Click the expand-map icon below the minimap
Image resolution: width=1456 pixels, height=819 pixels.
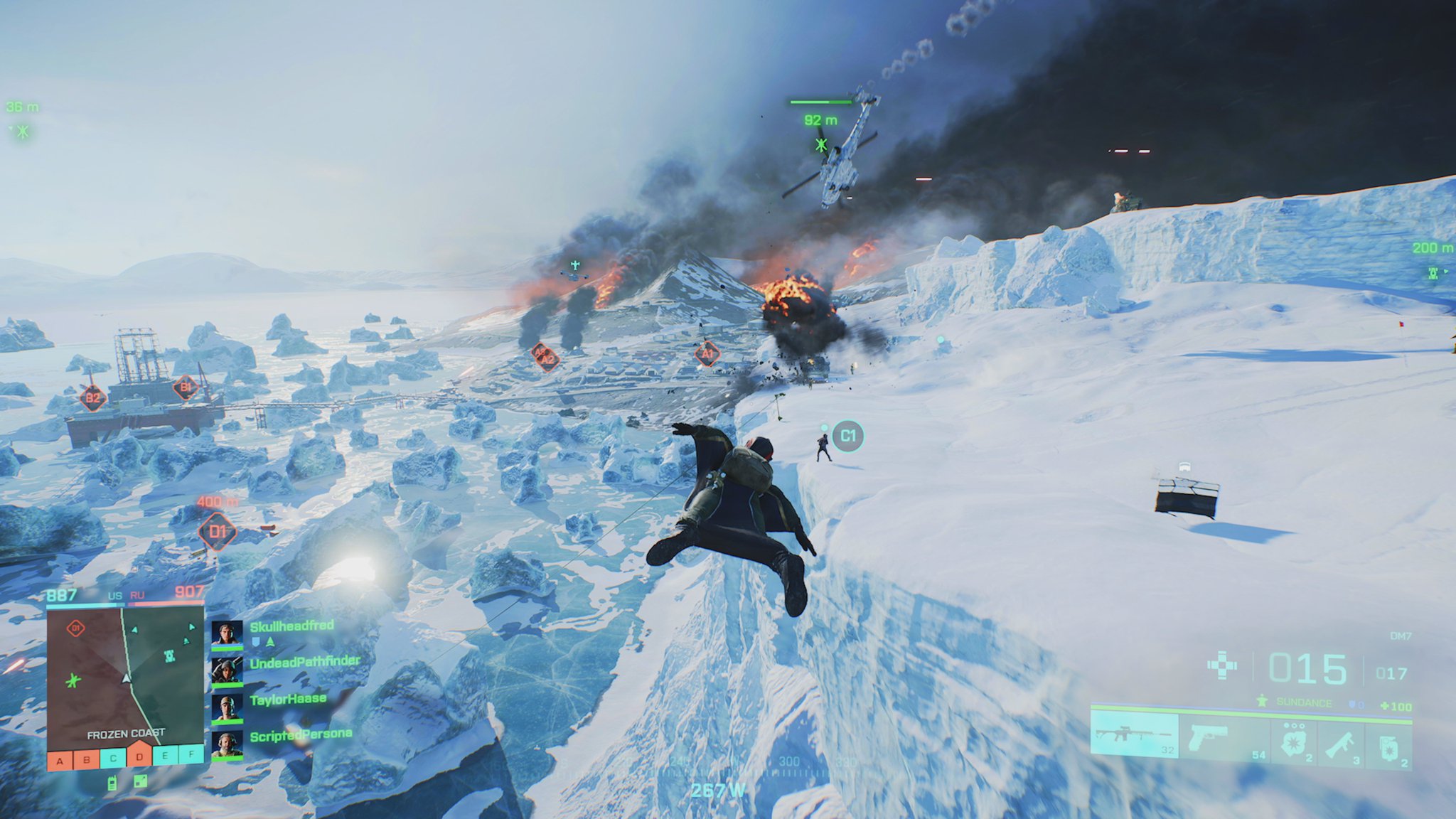tap(141, 782)
